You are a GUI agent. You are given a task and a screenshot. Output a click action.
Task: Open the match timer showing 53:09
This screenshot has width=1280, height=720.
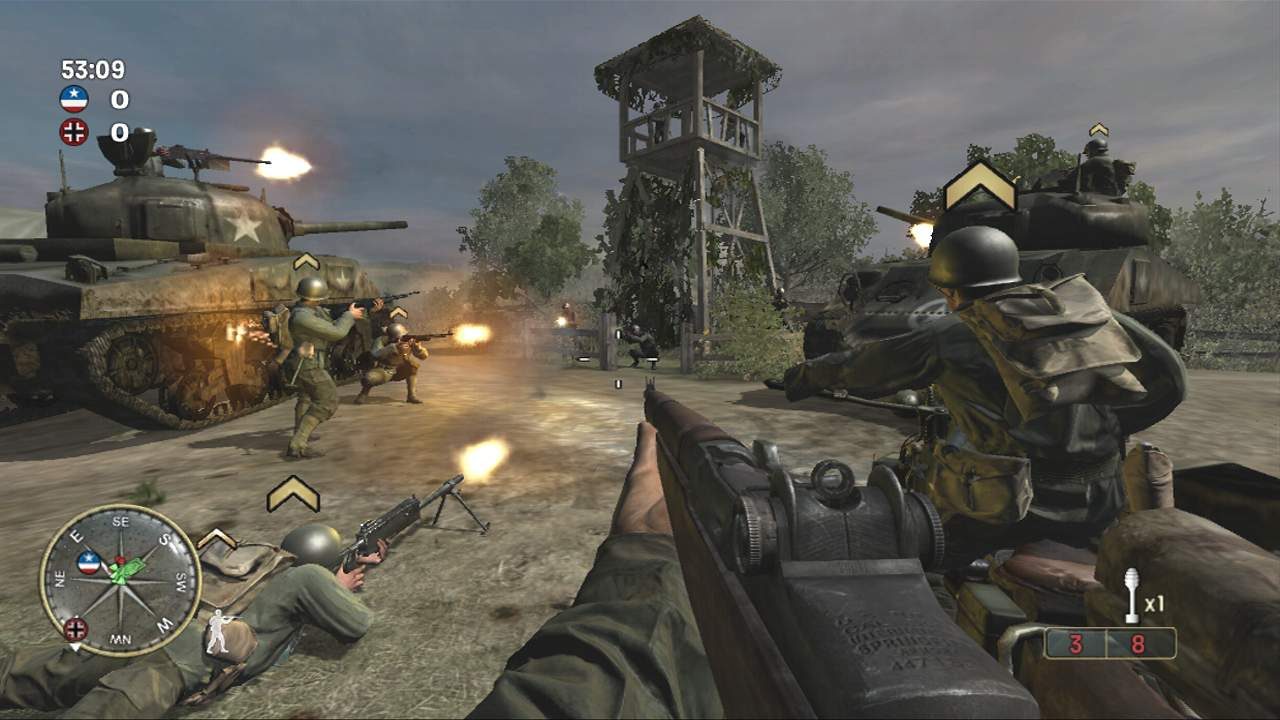(91, 68)
